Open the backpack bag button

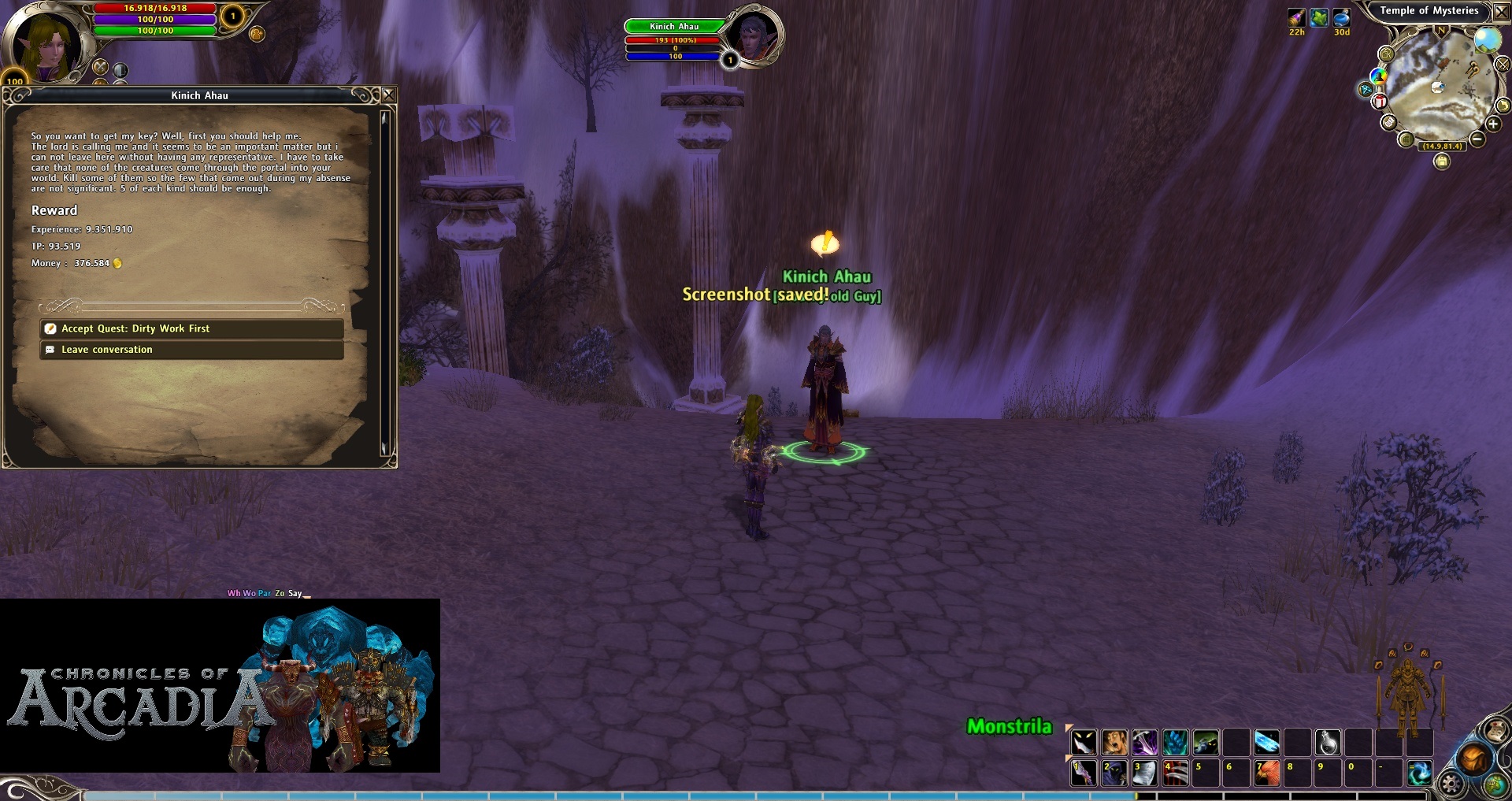1473,758
